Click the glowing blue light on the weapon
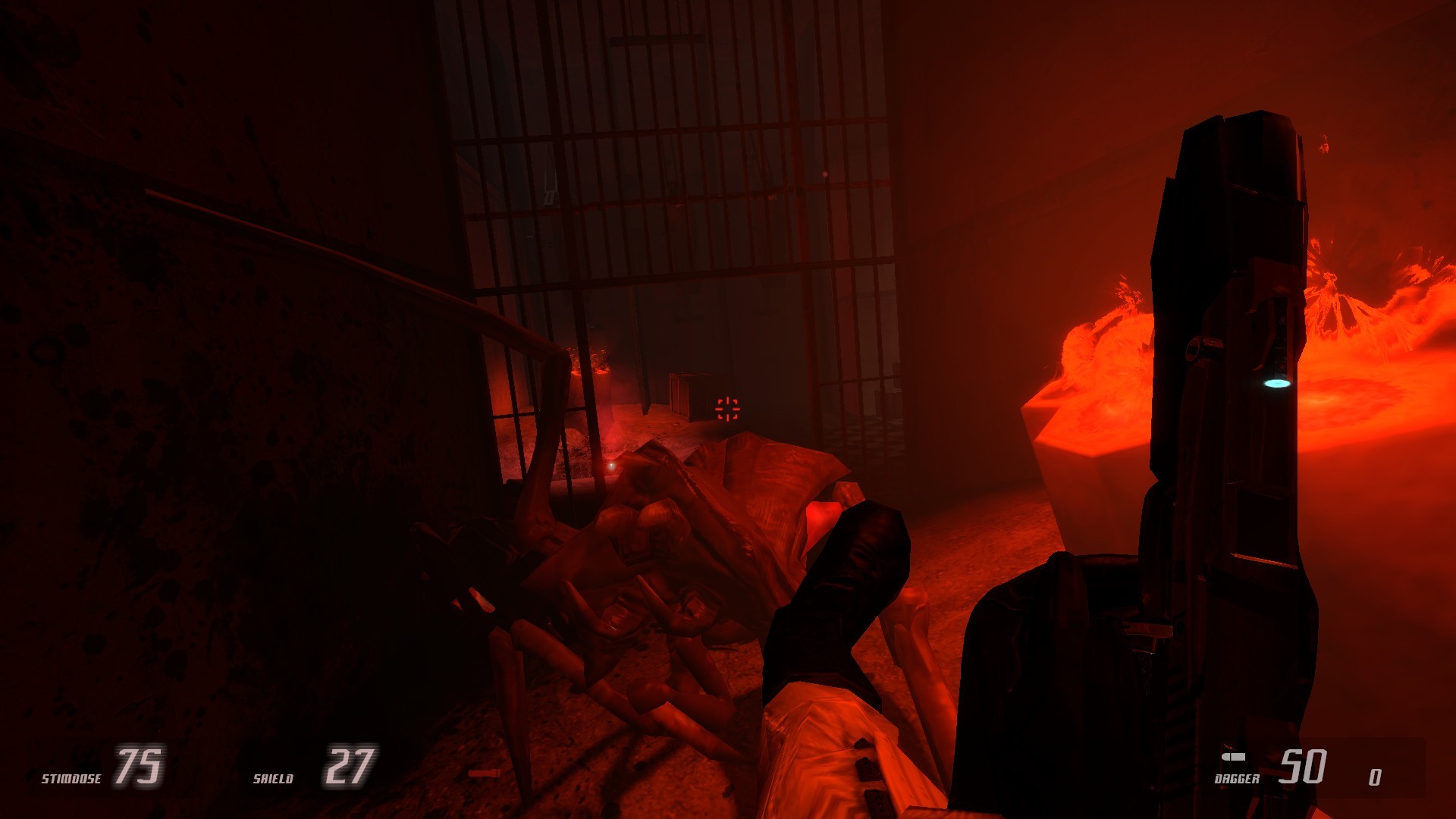This screenshot has width=1456, height=819. [1278, 385]
